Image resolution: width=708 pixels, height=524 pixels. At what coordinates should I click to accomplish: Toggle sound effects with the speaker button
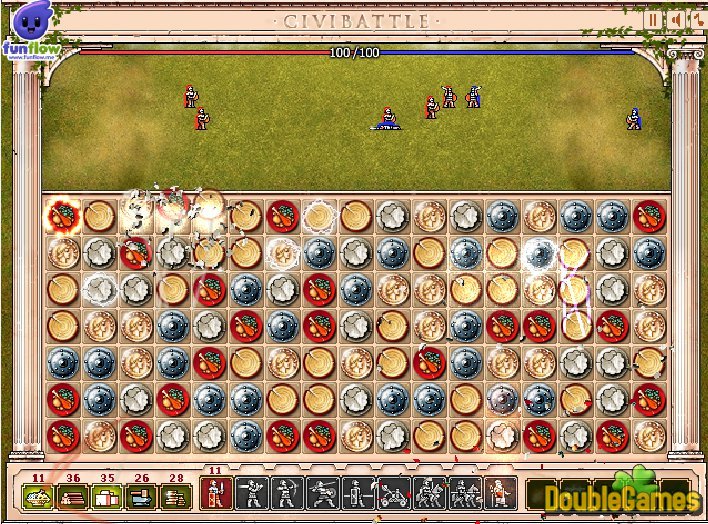coord(674,19)
